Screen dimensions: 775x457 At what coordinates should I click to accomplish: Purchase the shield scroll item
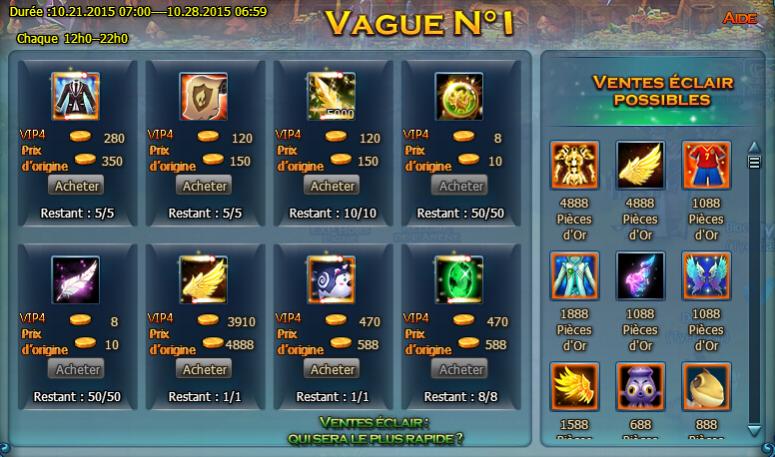pos(204,185)
